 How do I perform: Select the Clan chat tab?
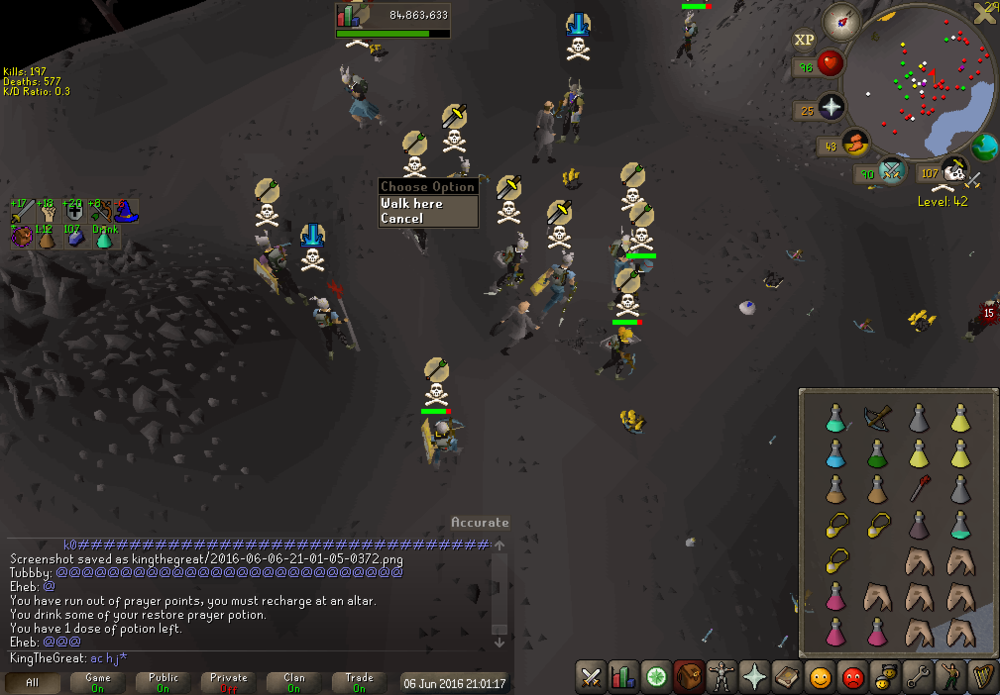(294, 682)
